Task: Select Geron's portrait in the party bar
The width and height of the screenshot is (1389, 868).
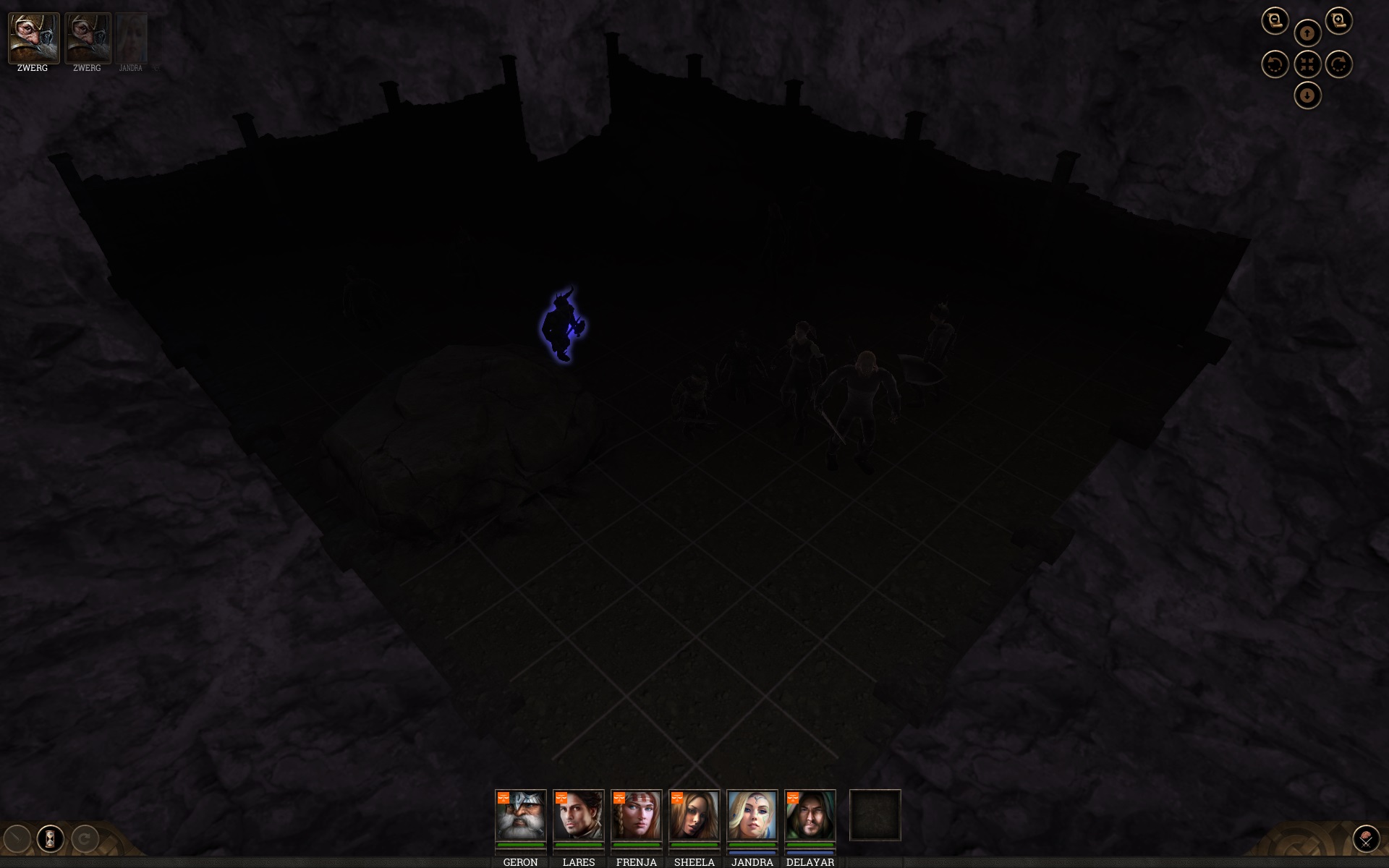Action: [520, 815]
